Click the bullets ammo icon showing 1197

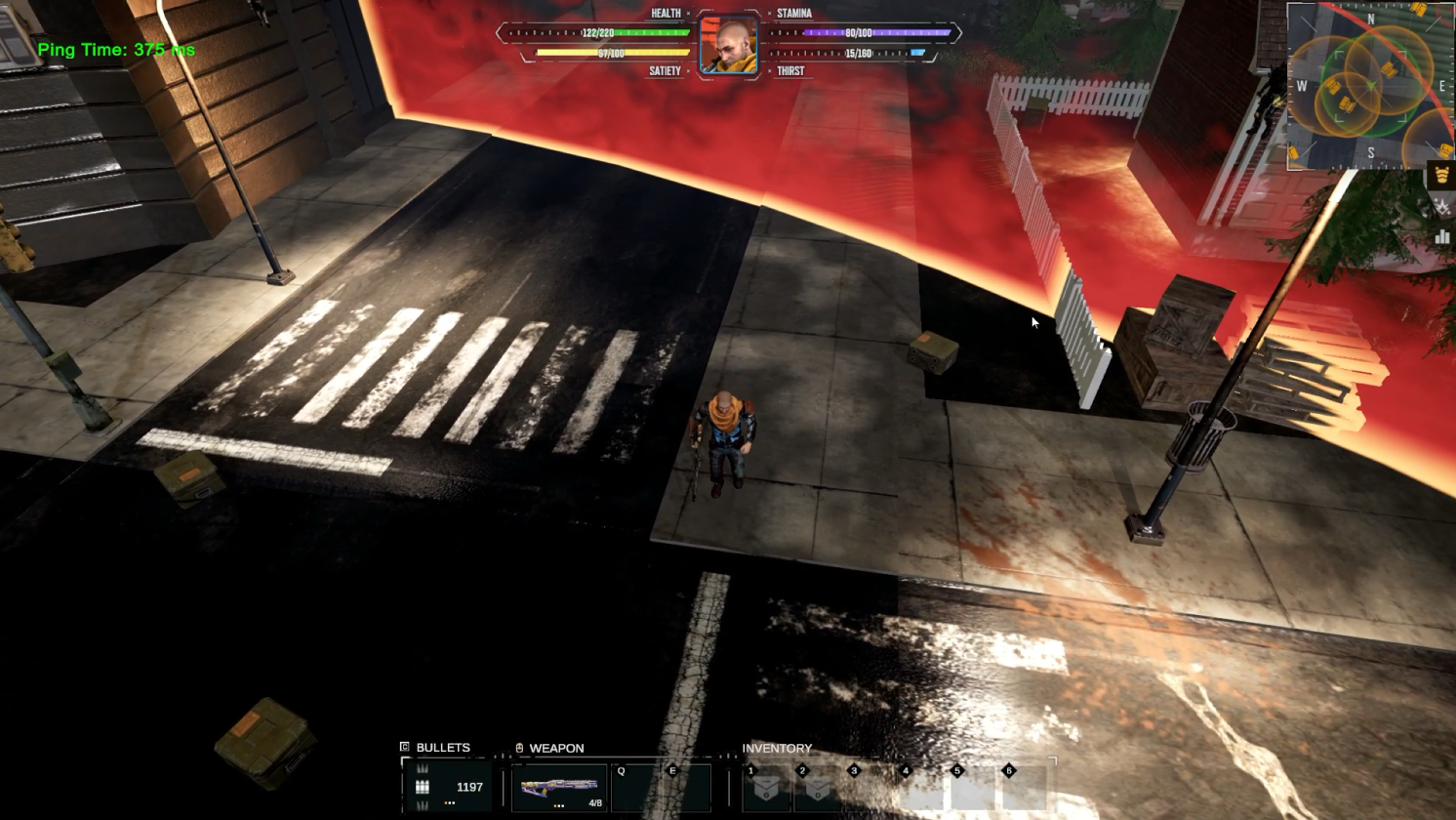coord(422,786)
